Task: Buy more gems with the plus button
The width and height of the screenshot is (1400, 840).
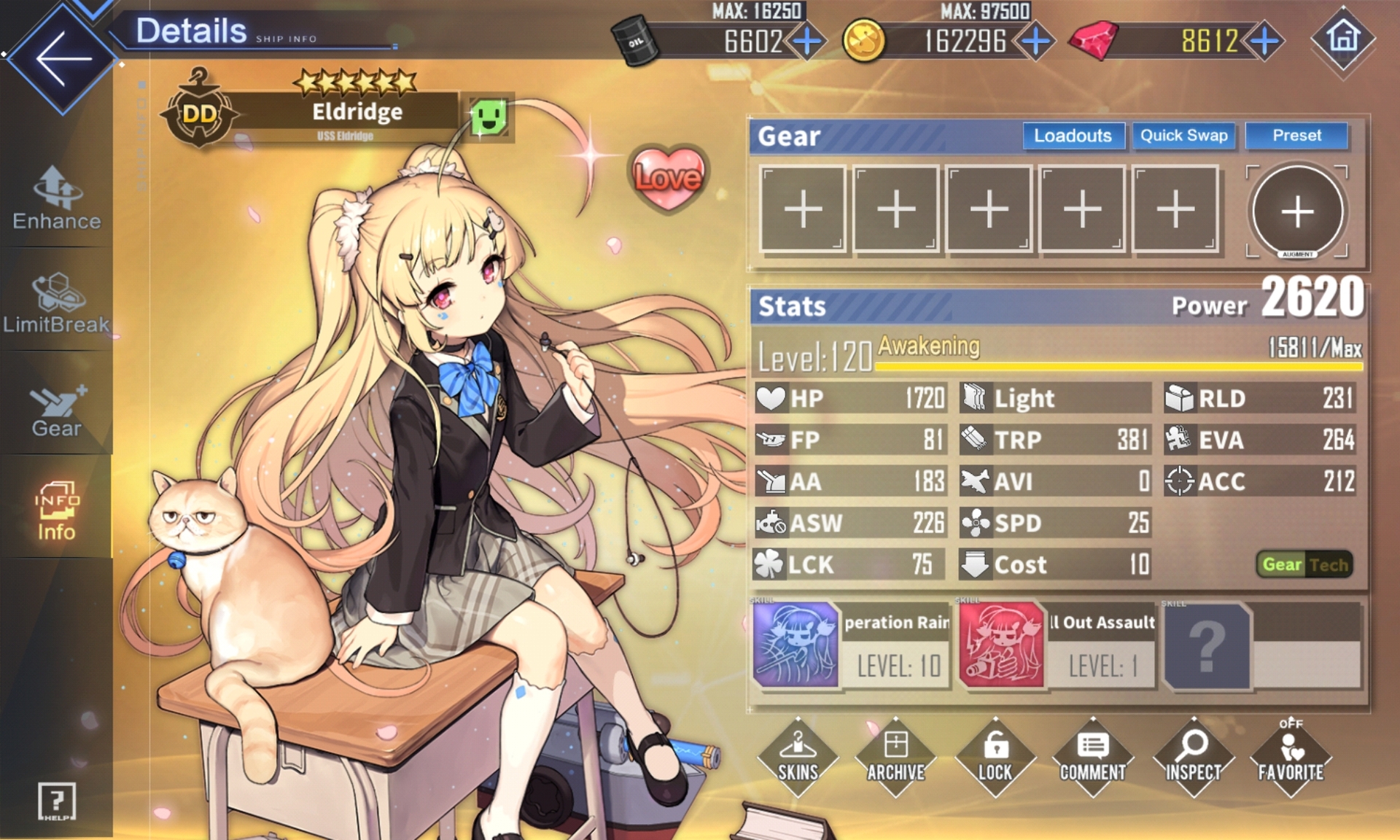Action: [x=1265, y=41]
